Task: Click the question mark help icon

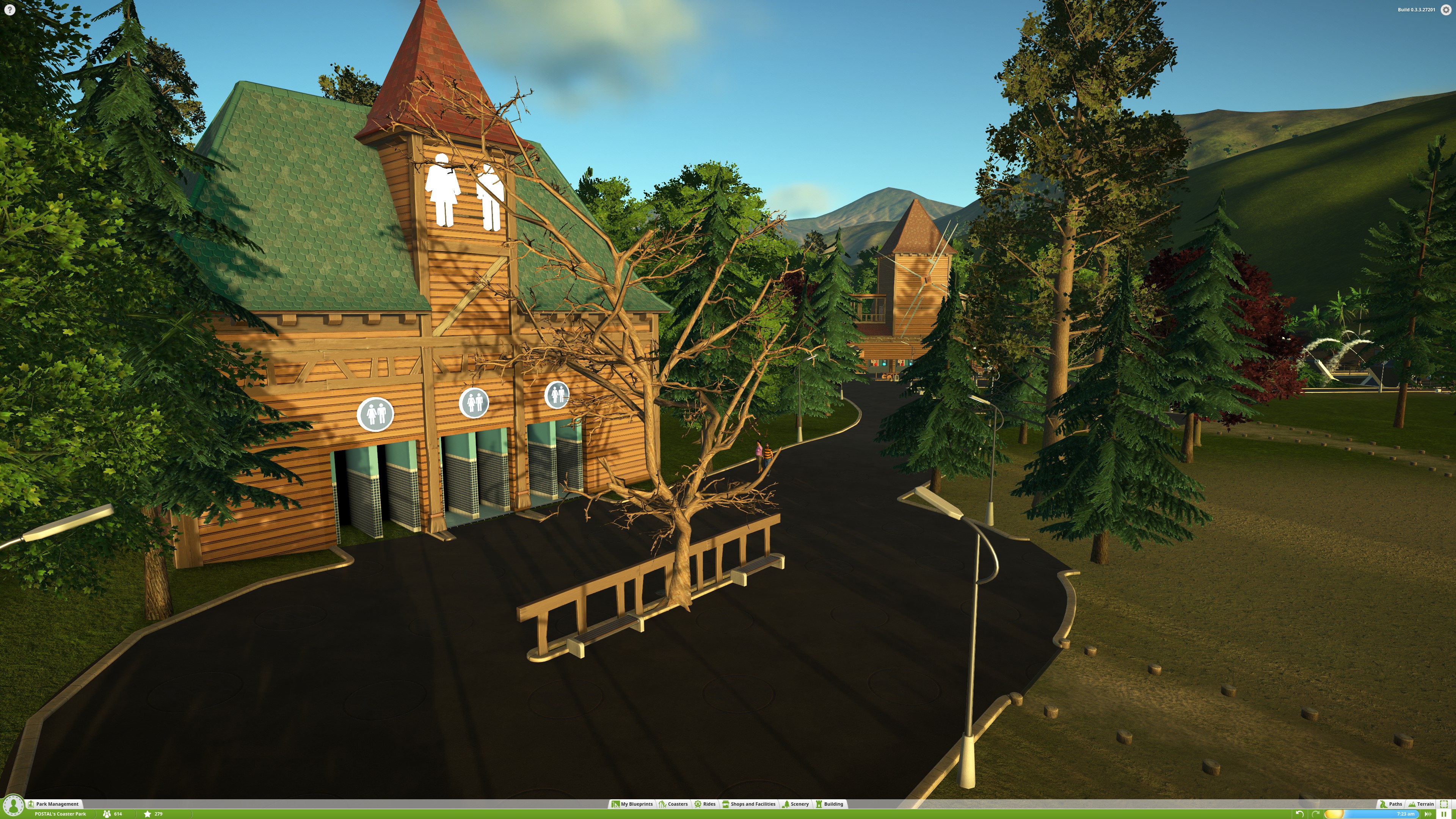Action: [x=9, y=9]
